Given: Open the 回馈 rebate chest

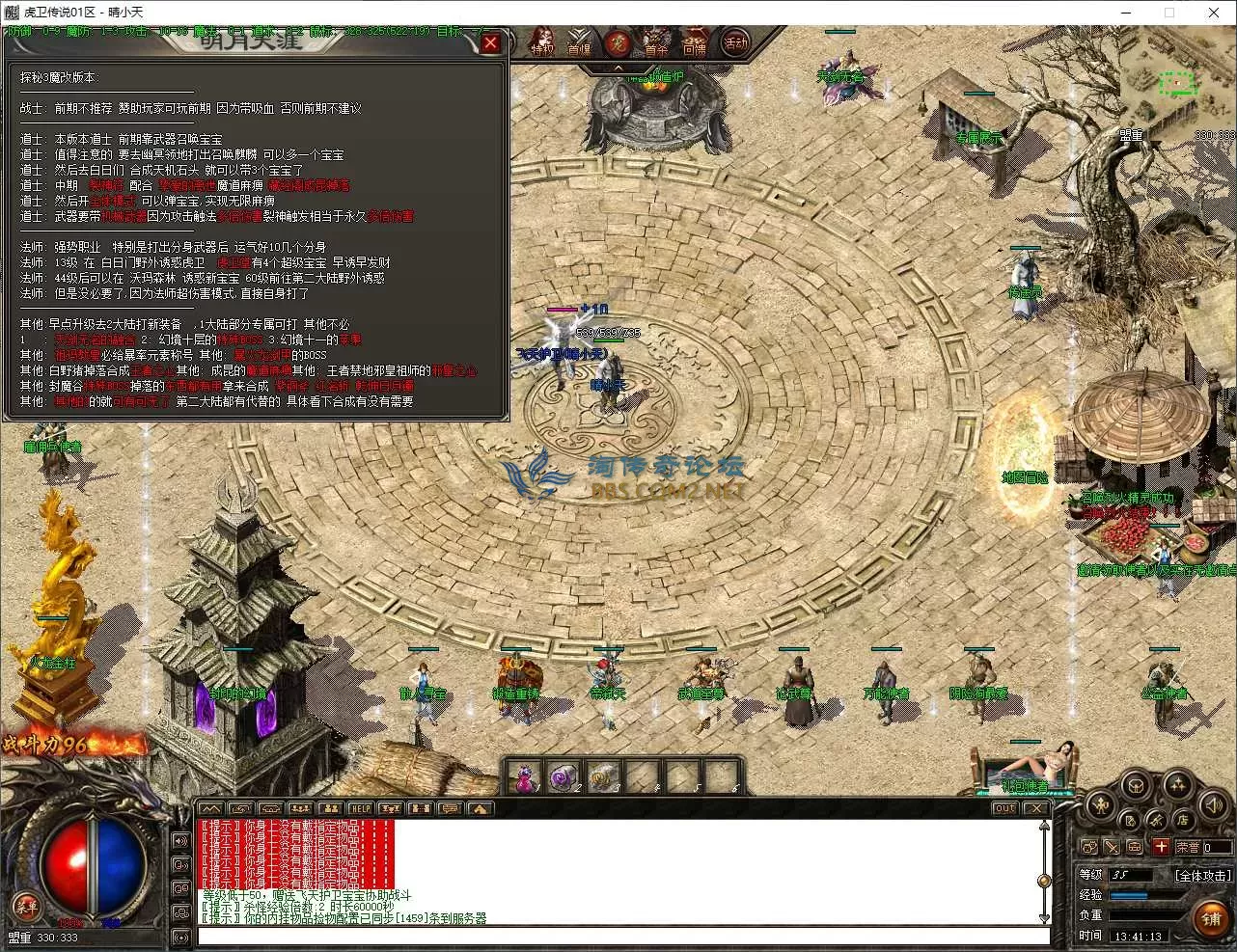Looking at the screenshot, I should coord(695,42).
